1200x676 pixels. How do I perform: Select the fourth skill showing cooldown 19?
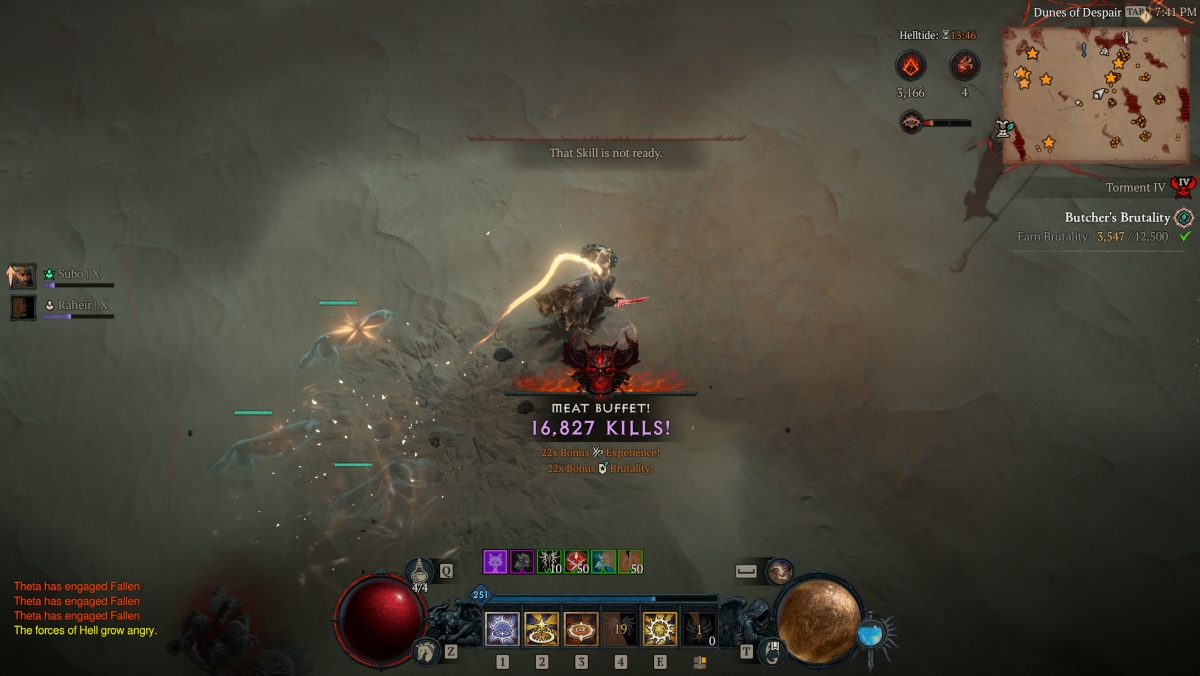[x=620, y=629]
